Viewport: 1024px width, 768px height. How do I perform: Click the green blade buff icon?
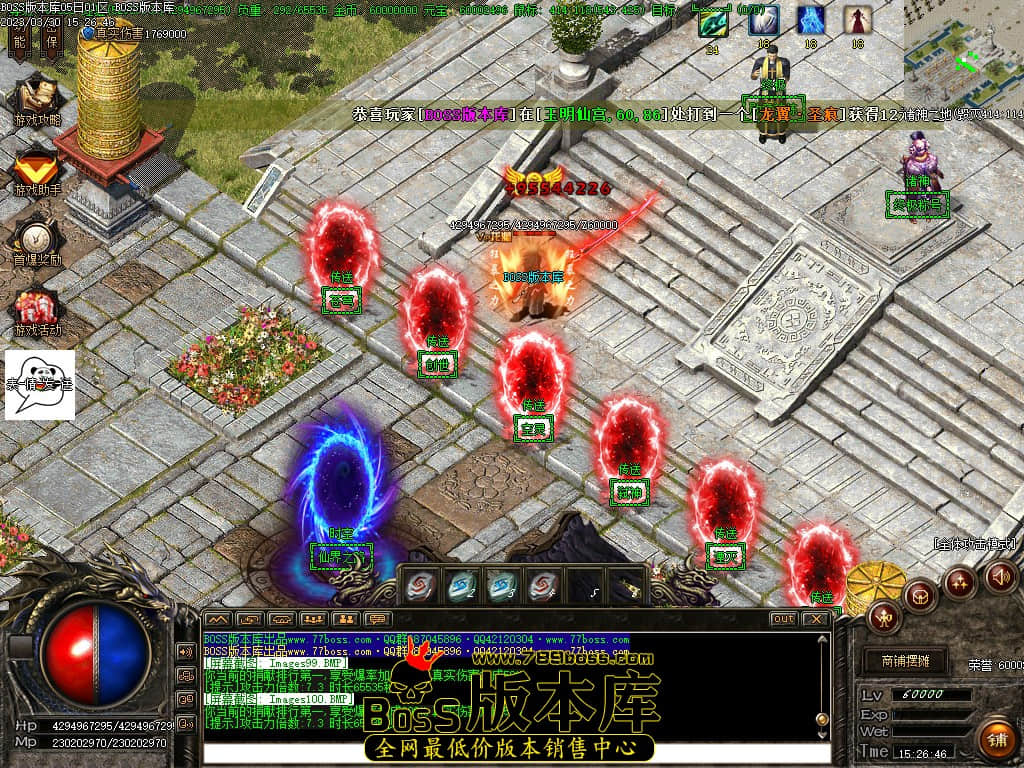[x=713, y=21]
